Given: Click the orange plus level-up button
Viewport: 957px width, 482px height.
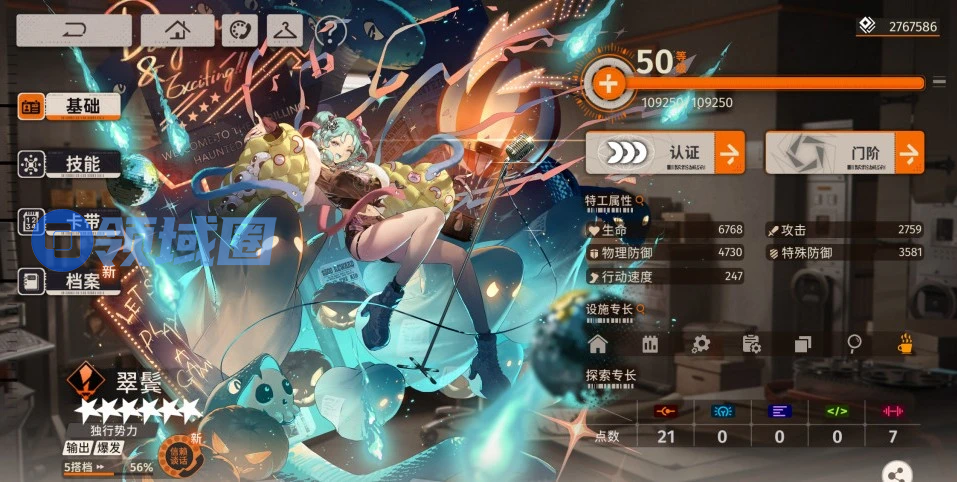Looking at the screenshot, I should click(x=607, y=84).
